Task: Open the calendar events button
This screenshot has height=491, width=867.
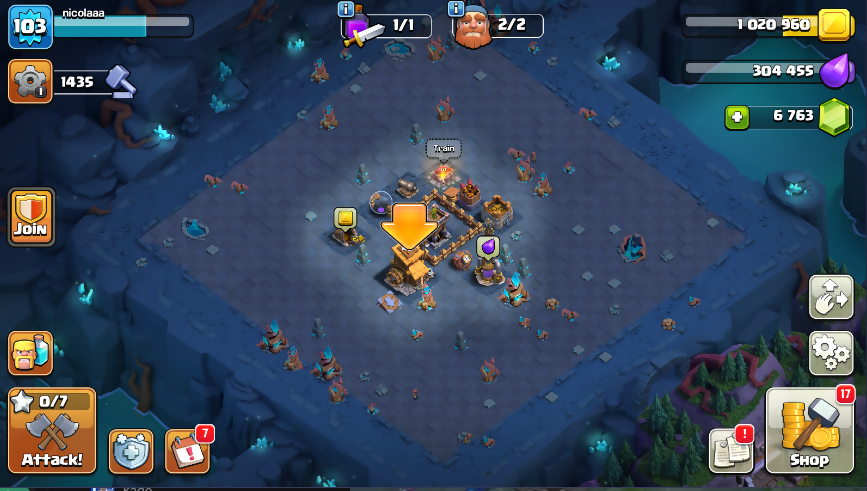Action: (186, 451)
